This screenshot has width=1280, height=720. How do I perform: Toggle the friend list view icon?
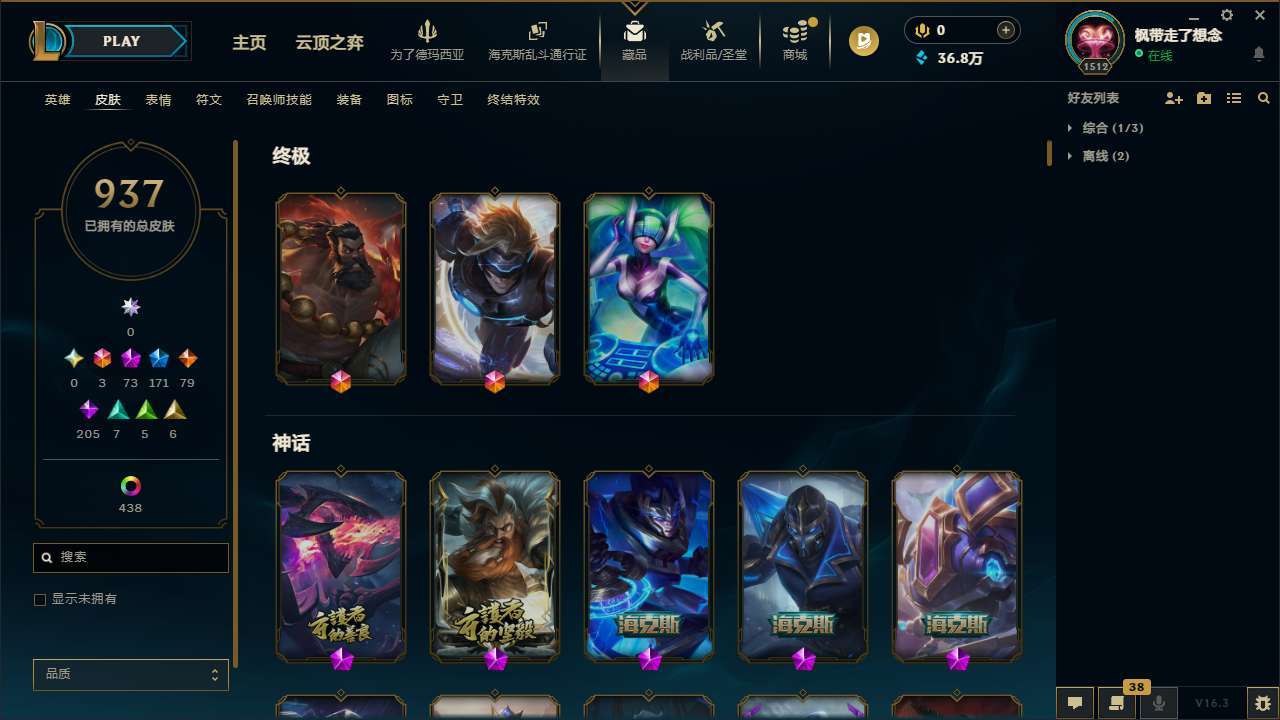click(1234, 98)
